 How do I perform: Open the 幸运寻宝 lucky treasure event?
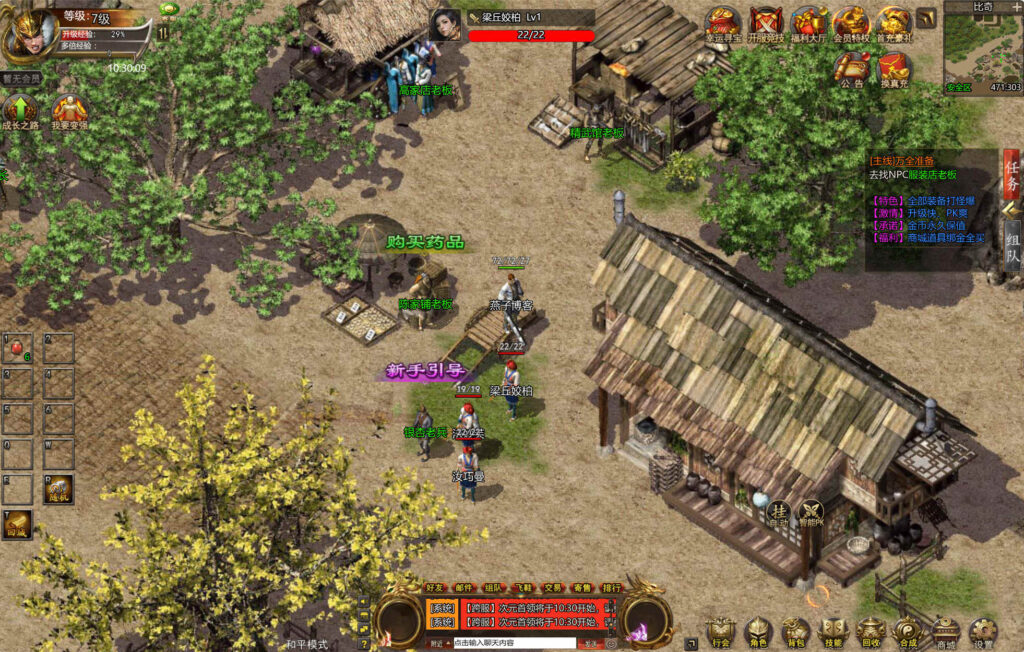[722, 22]
